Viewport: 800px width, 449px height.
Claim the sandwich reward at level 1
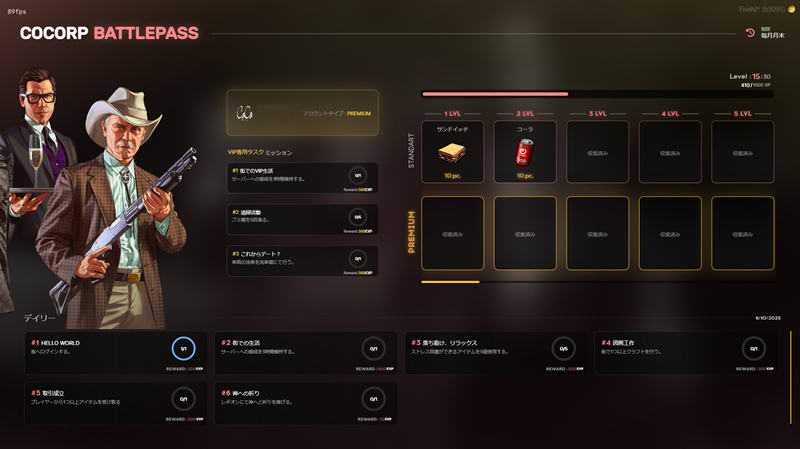452,151
